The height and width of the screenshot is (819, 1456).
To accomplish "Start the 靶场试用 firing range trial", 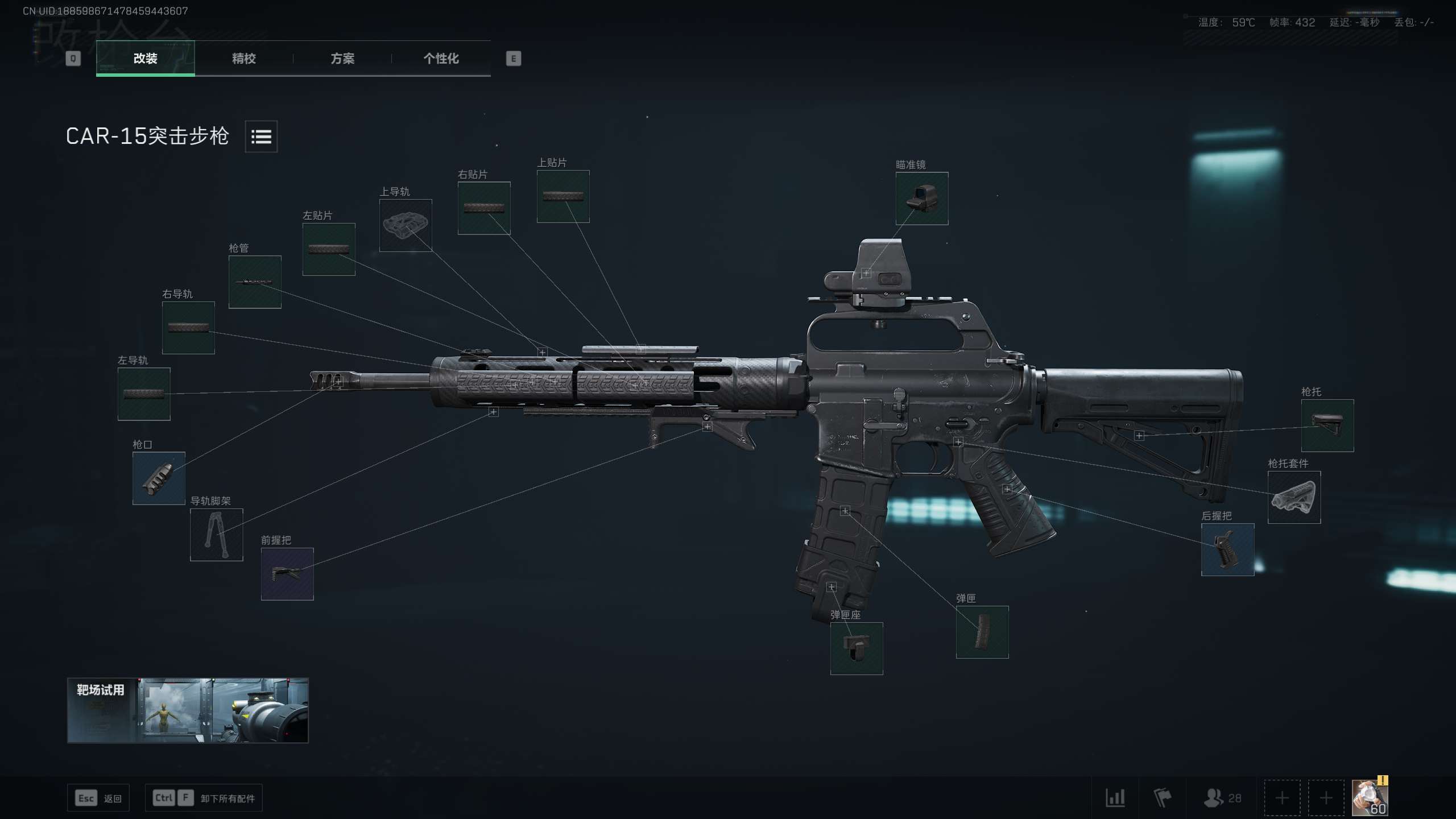I will 188,710.
